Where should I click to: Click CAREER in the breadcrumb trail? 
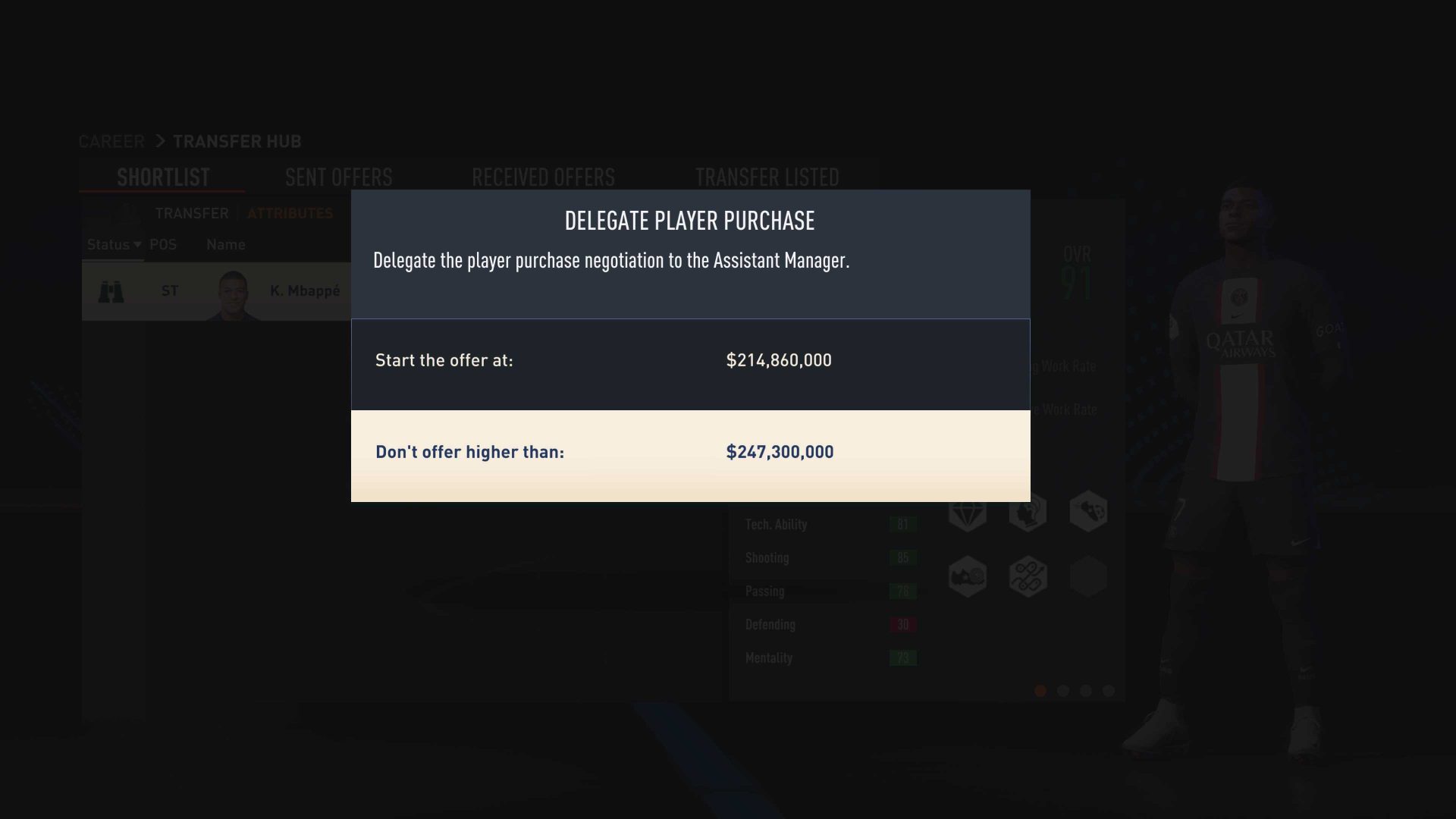tap(111, 141)
